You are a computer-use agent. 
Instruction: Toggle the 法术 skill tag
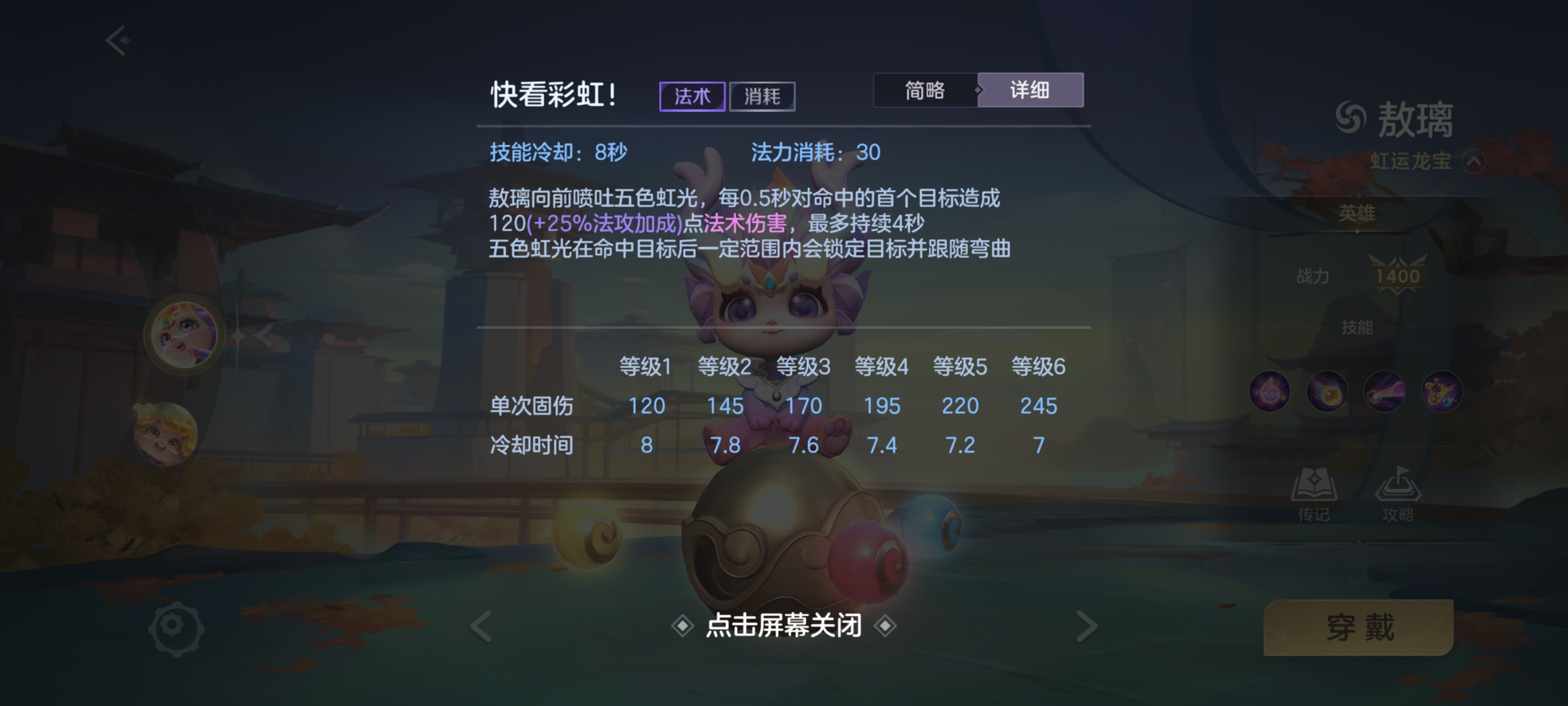[x=694, y=96]
